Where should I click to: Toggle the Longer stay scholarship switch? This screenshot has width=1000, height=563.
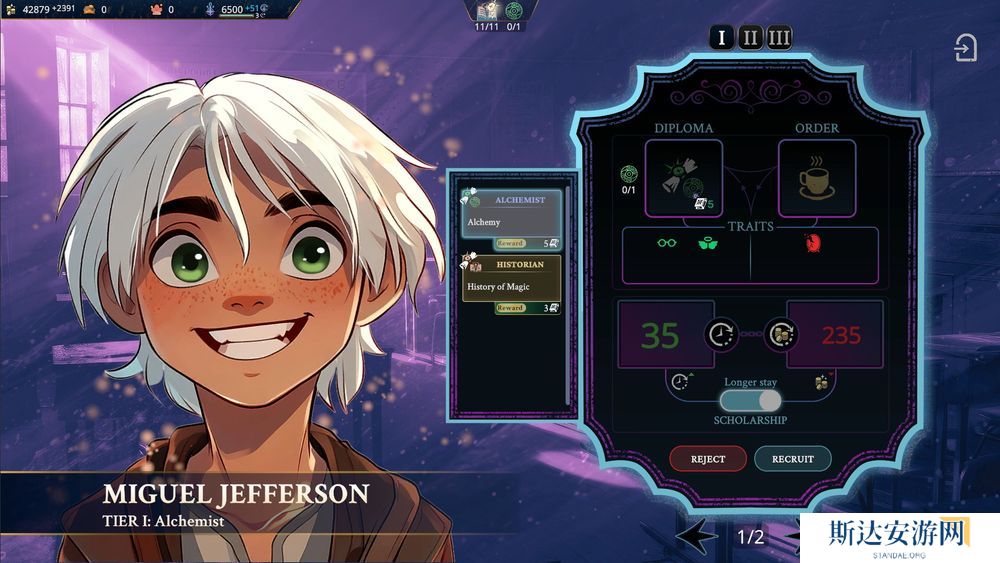click(750, 400)
